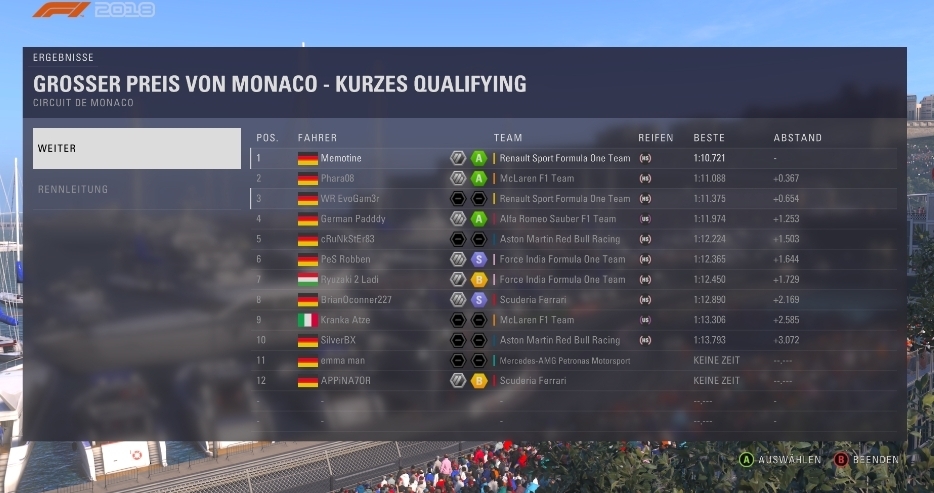The image size is (934, 493).
Task: Pick the BrianOconner227 result row
Action: (x=573, y=299)
